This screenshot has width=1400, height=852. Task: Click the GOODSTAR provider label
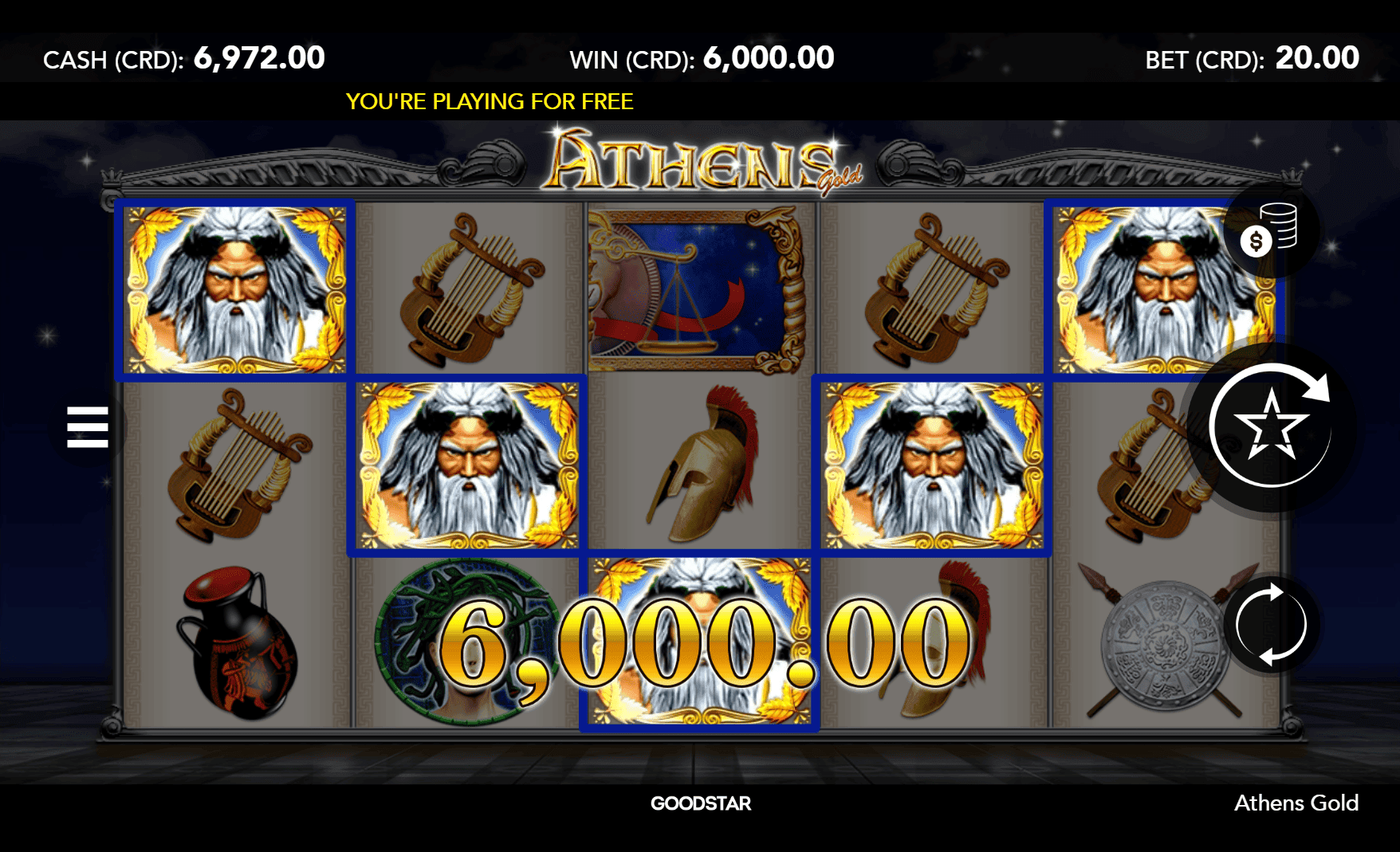pyautogui.click(x=698, y=803)
